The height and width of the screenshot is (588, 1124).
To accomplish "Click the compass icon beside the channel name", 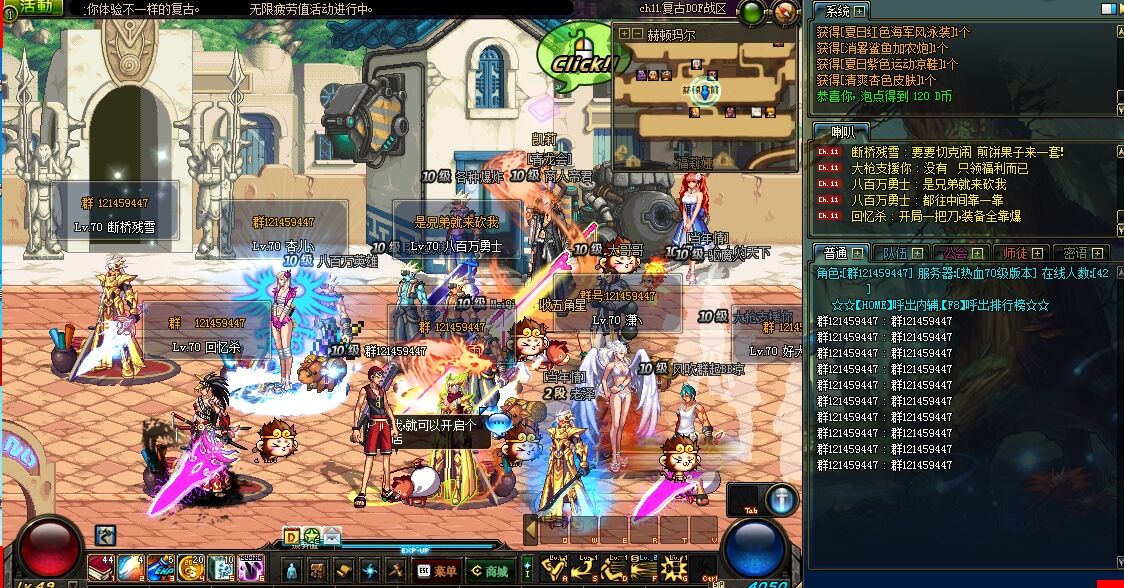I will [x=786, y=12].
